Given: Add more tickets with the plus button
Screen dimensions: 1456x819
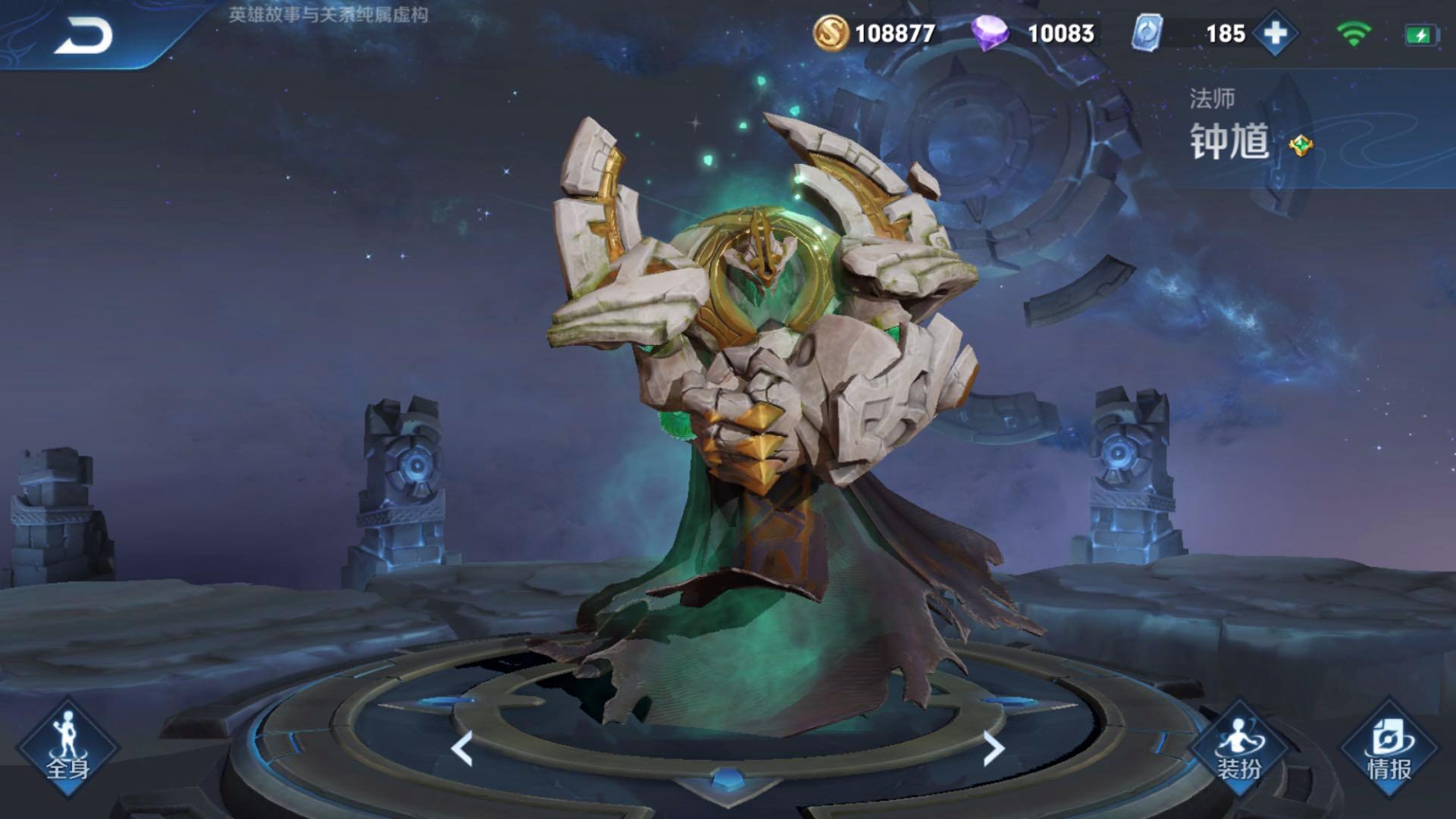Looking at the screenshot, I should click(1275, 33).
